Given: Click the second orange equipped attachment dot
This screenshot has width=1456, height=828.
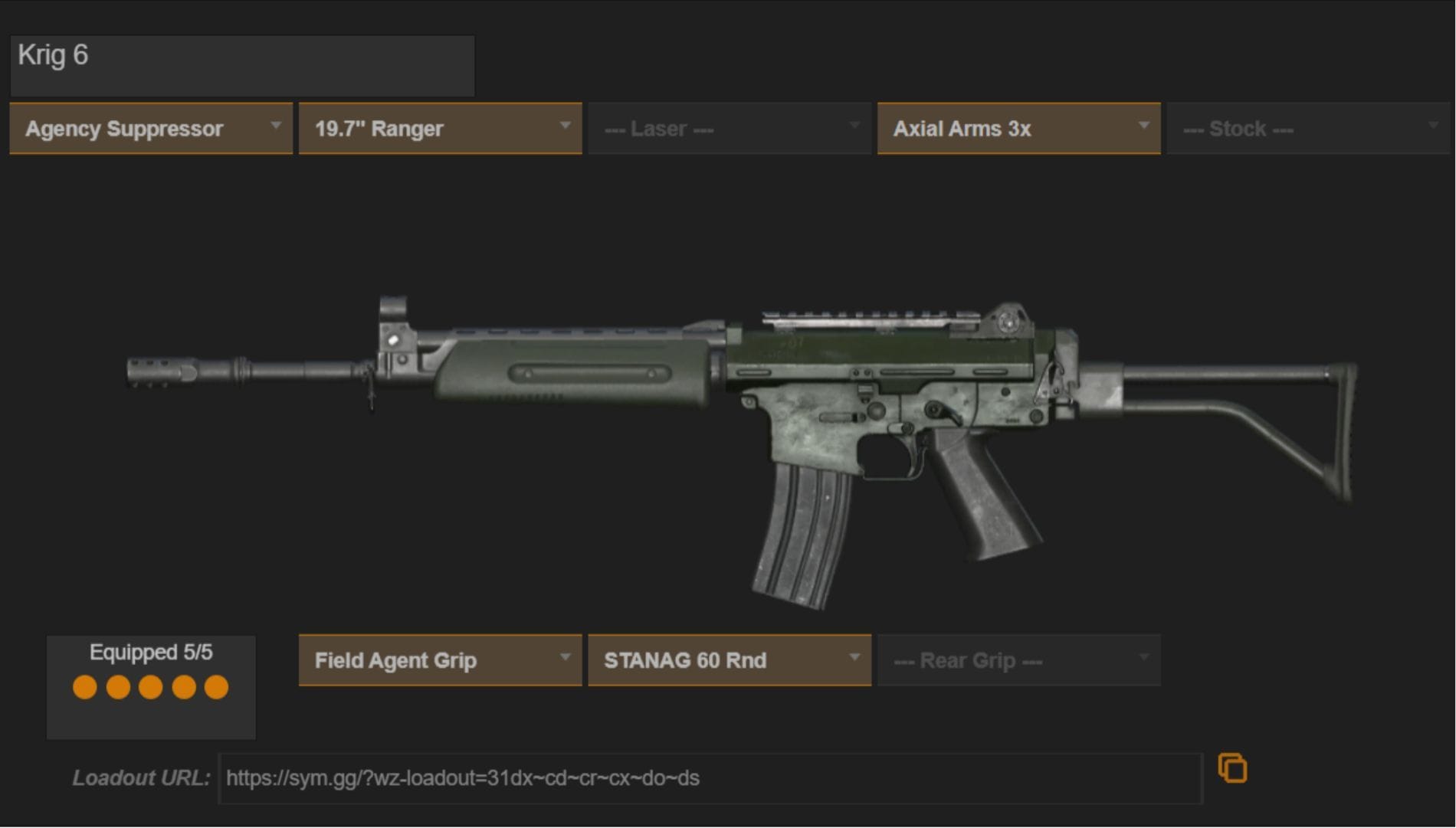Looking at the screenshot, I should [x=117, y=687].
